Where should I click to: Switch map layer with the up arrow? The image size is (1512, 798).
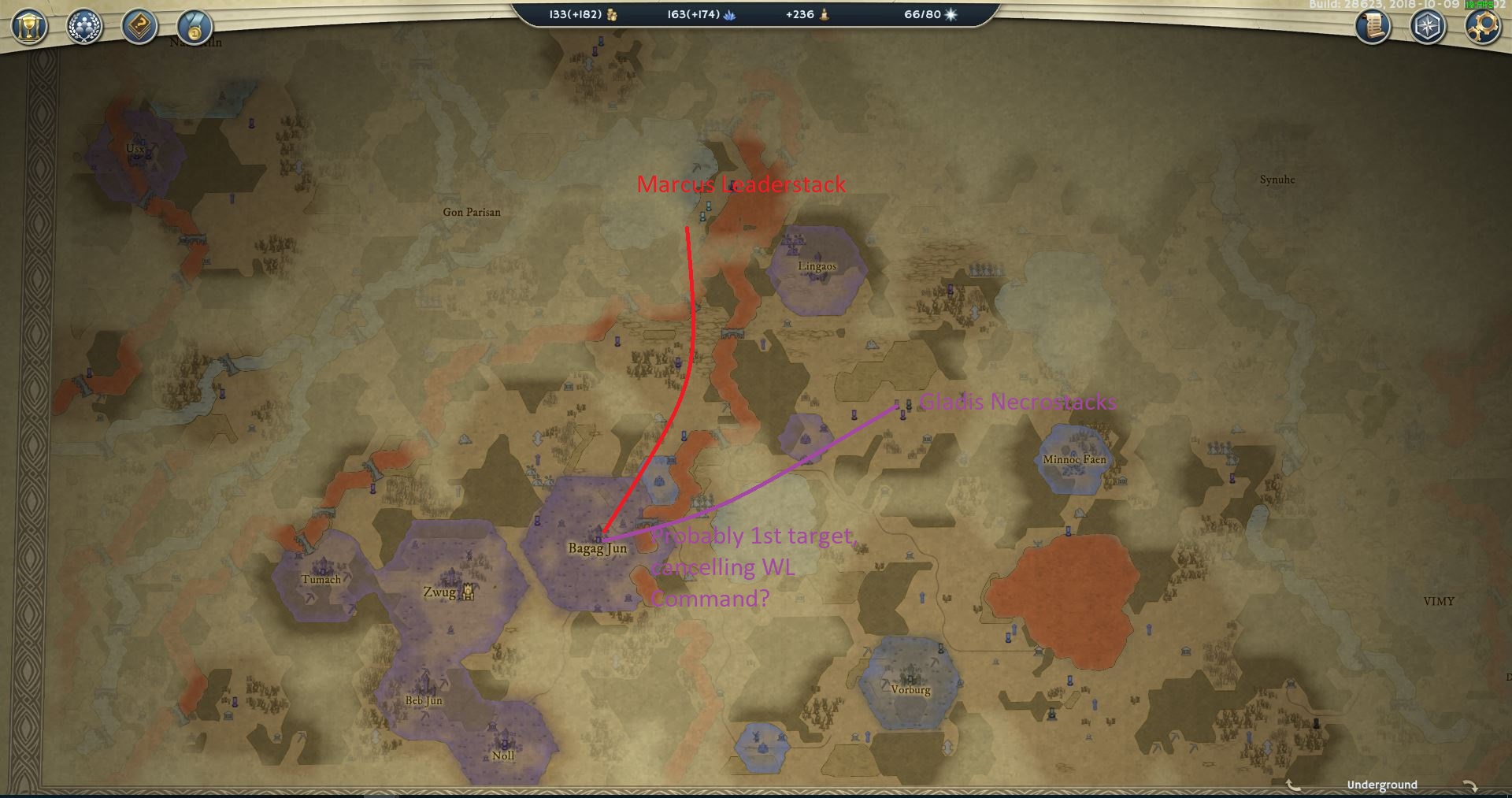pos(1293,785)
